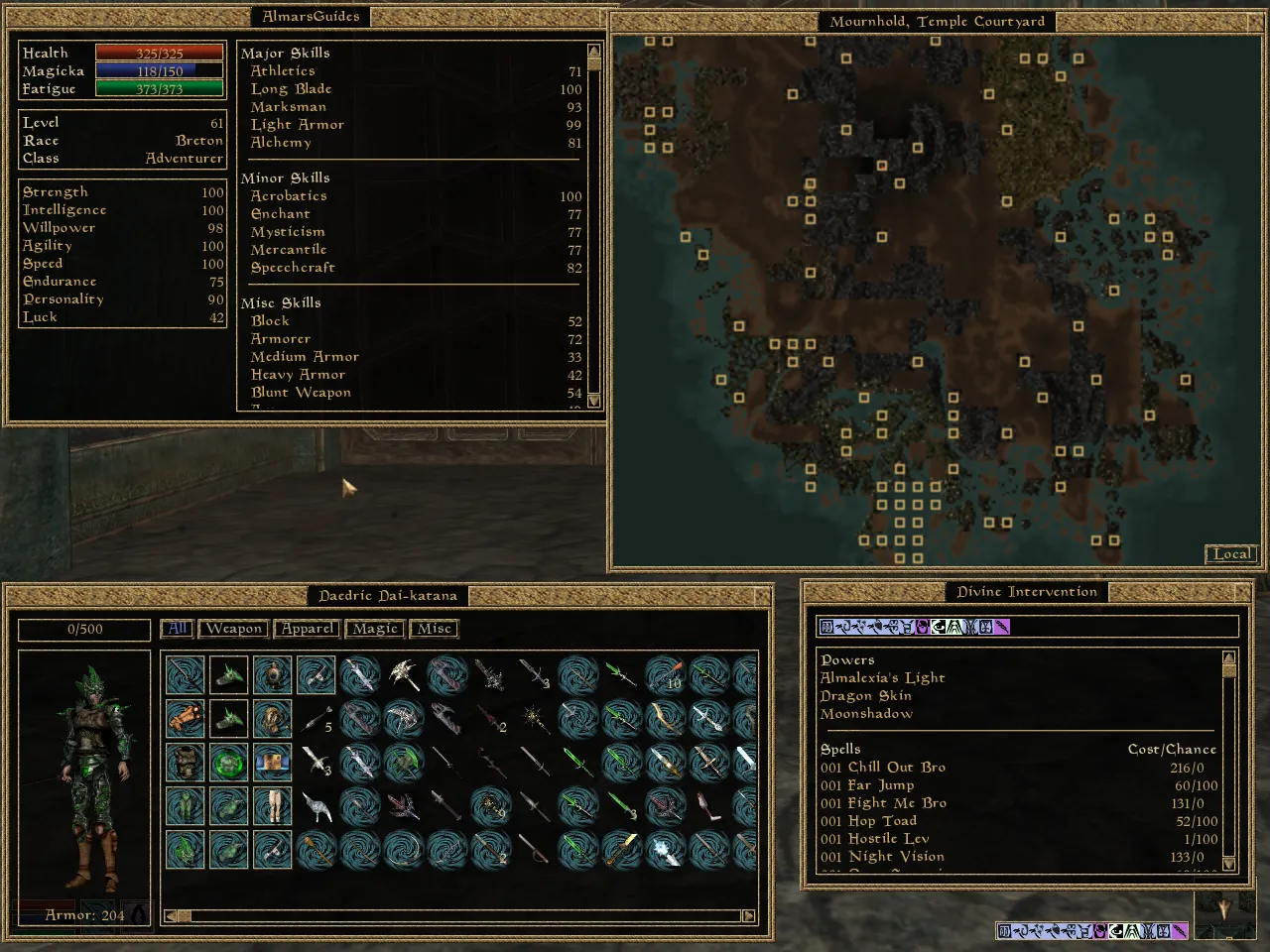Select the Magic inventory filter
Image resolution: width=1270 pixels, height=952 pixels.
375,629
